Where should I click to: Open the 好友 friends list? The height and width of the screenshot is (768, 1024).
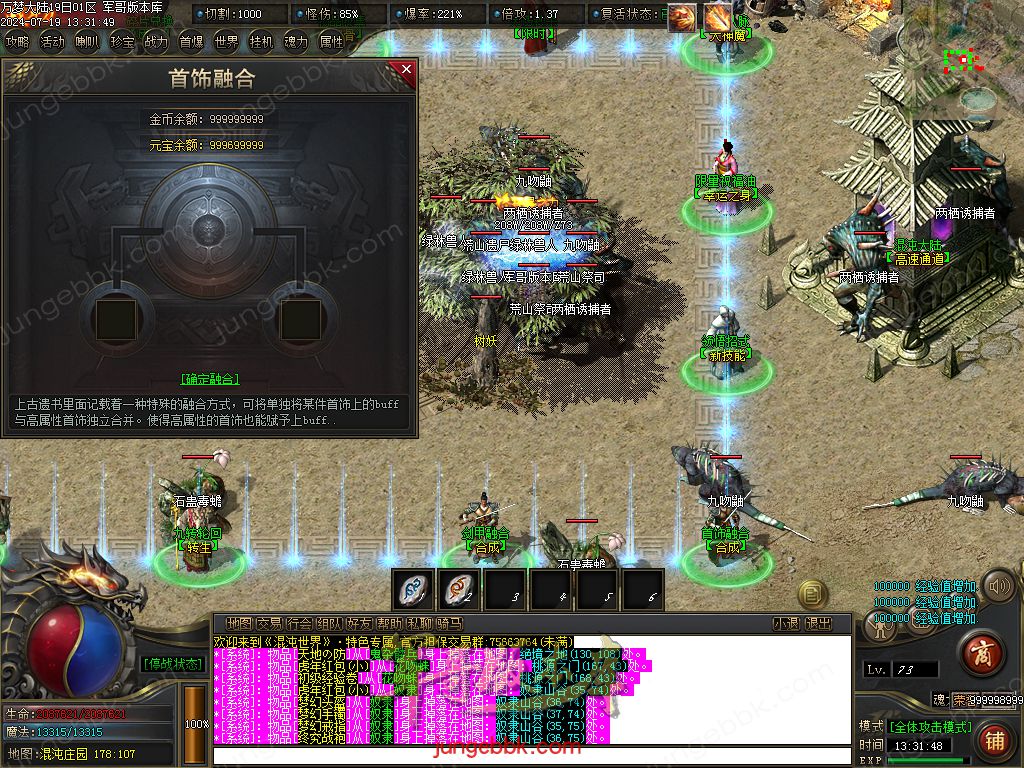(x=359, y=623)
